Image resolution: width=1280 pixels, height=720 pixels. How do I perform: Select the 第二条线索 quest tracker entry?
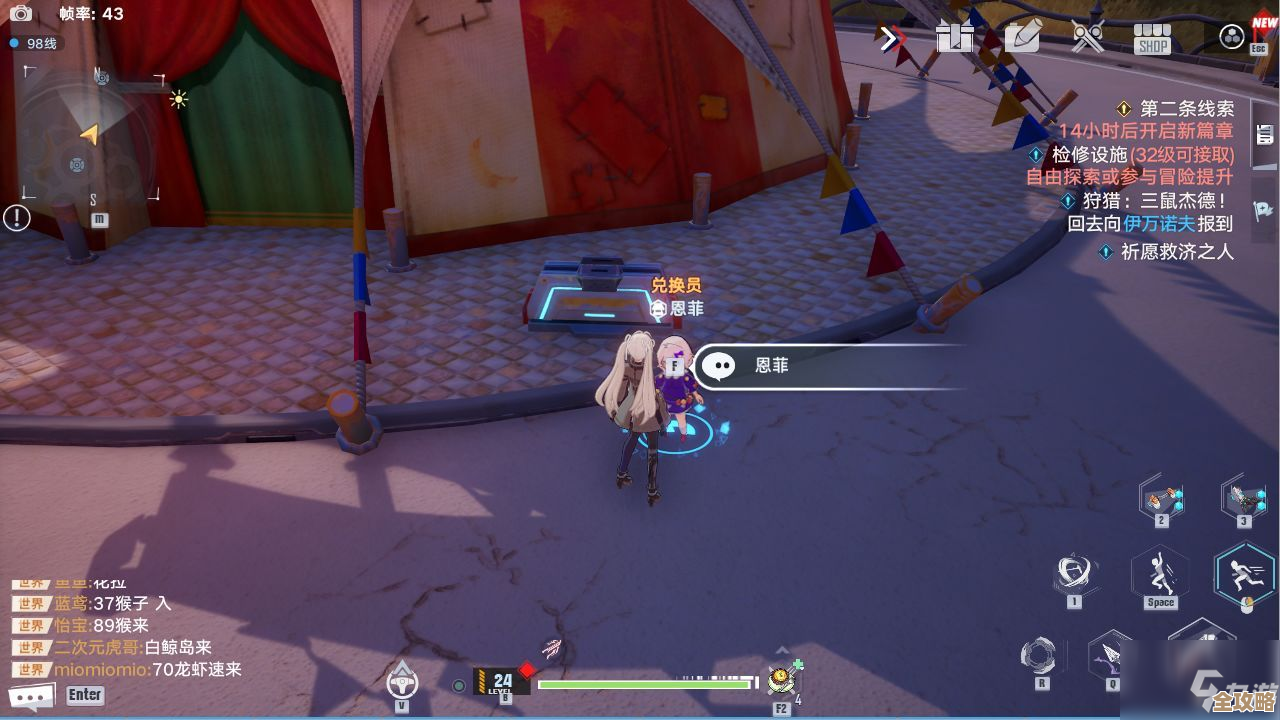pos(1186,109)
